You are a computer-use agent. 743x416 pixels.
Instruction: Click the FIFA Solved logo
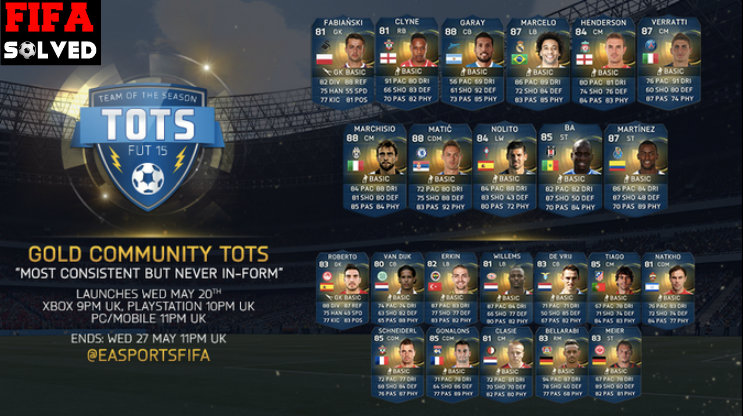click(x=49, y=32)
